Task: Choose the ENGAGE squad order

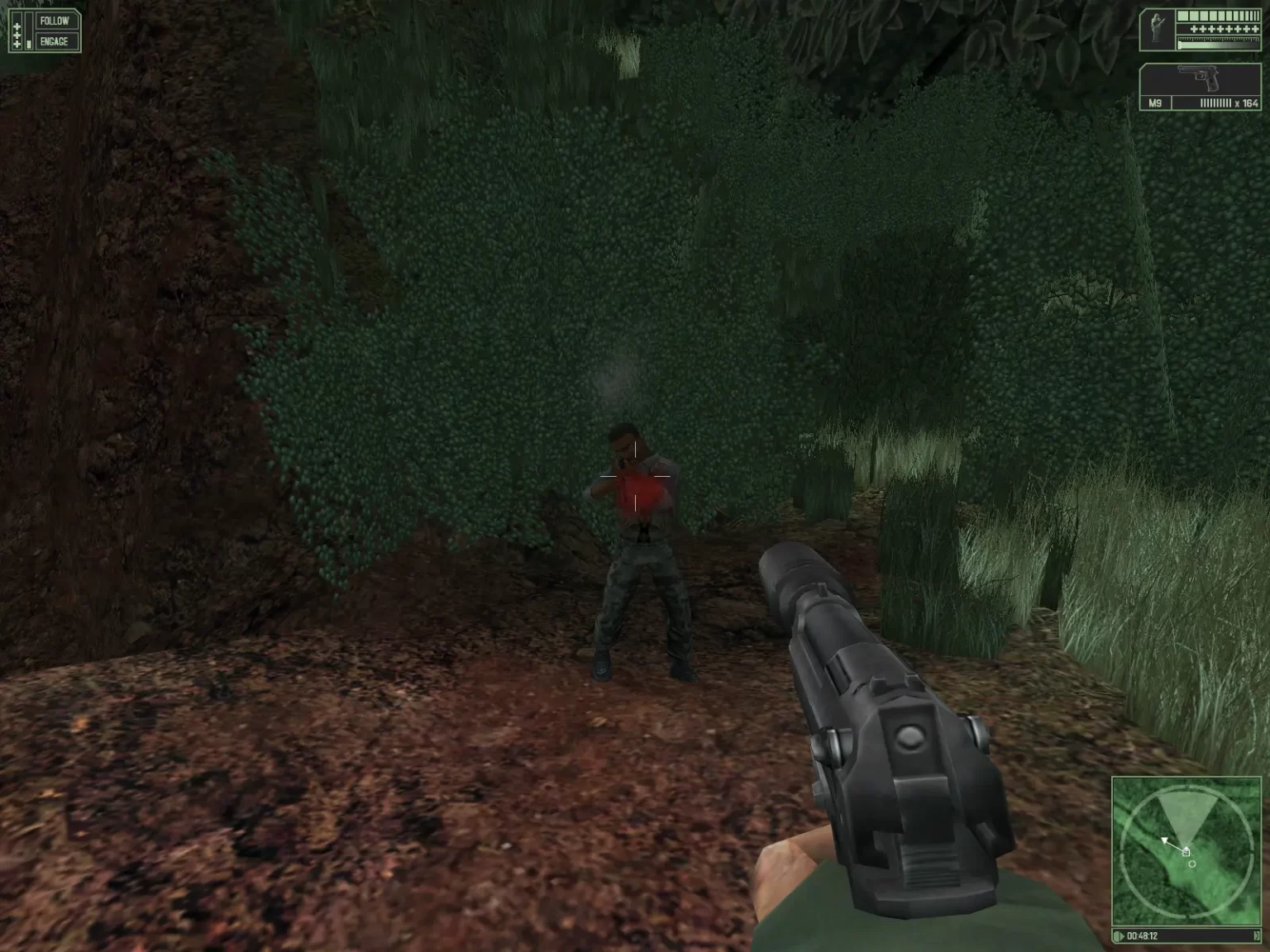Action: point(55,41)
